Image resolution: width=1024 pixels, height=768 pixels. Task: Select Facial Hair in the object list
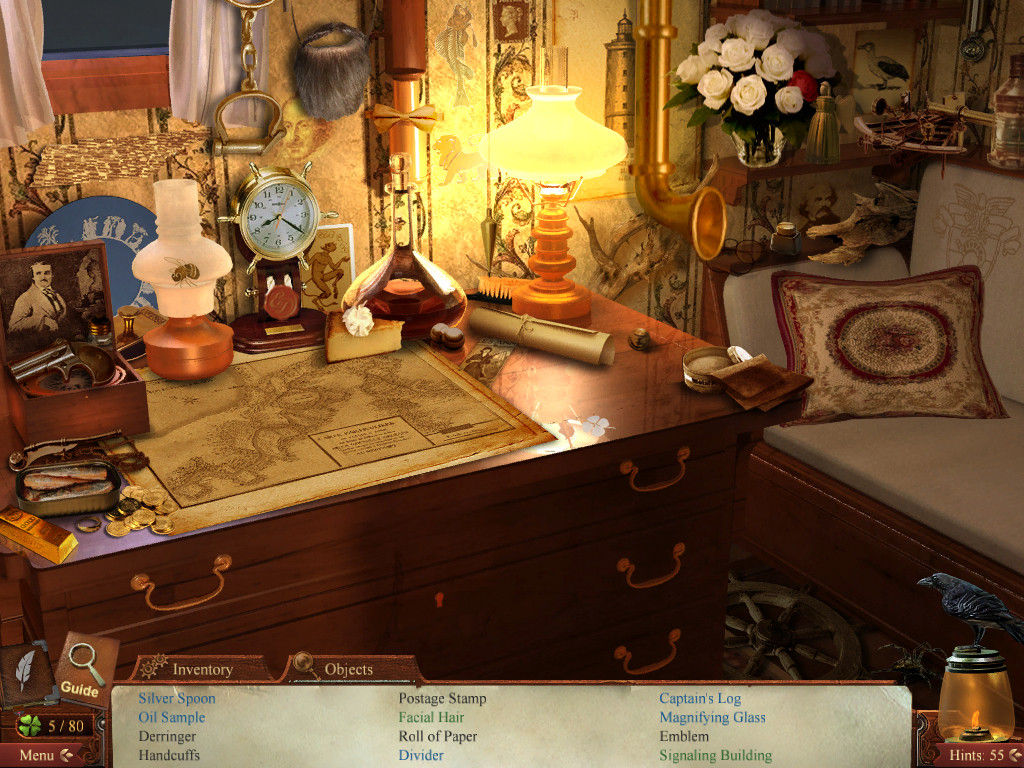pyautogui.click(x=431, y=717)
